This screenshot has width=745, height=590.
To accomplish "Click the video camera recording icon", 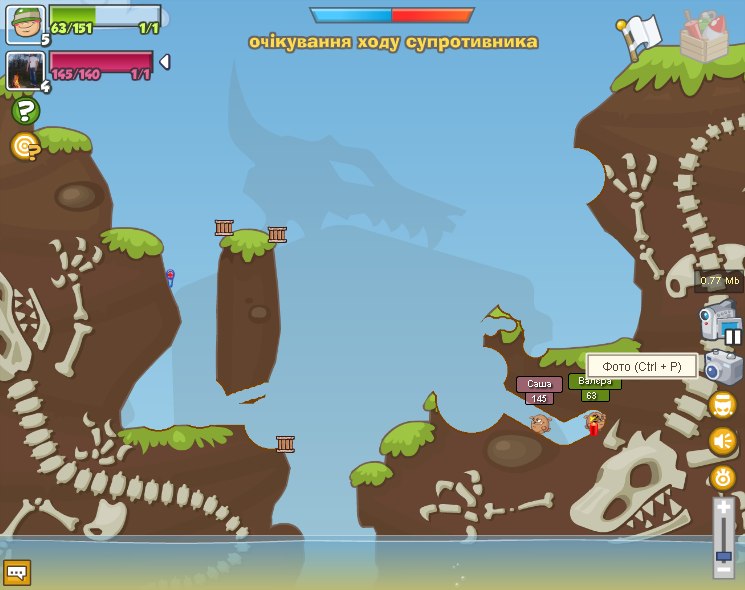I will (715, 320).
